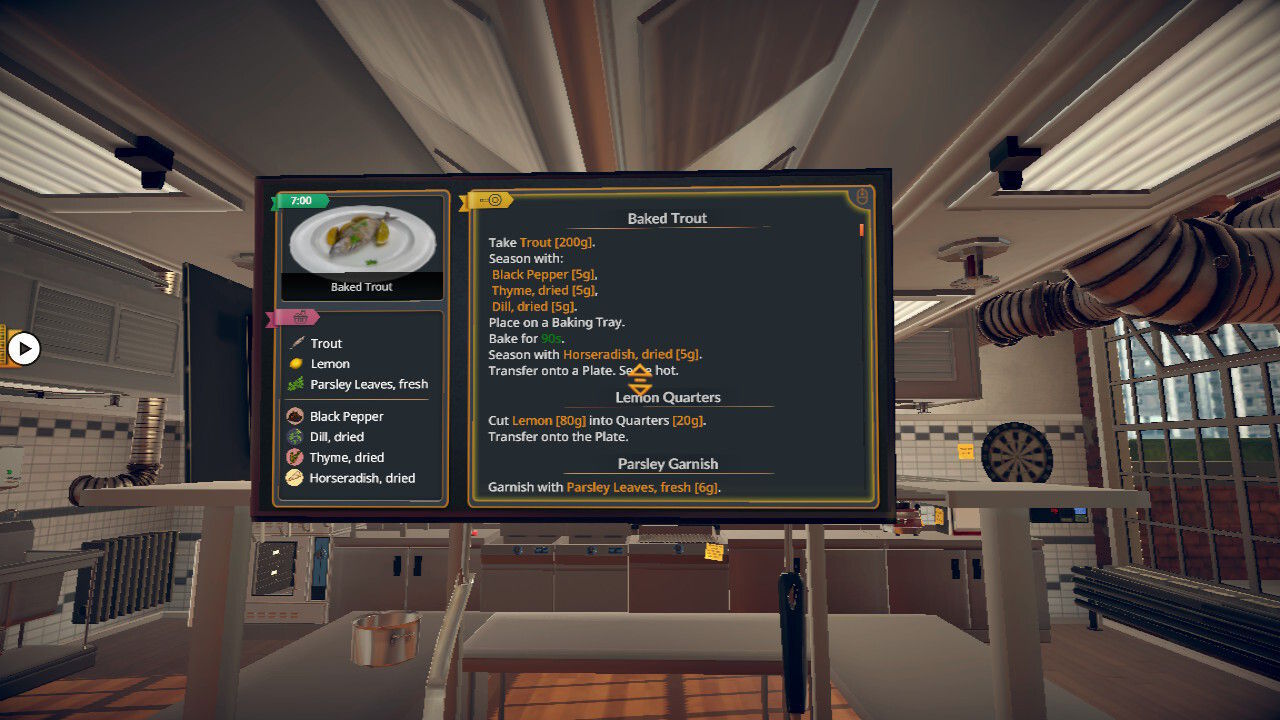Select the Parsley Leaves, fresh icon
Image resolution: width=1280 pixels, height=720 pixels.
coord(298,384)
